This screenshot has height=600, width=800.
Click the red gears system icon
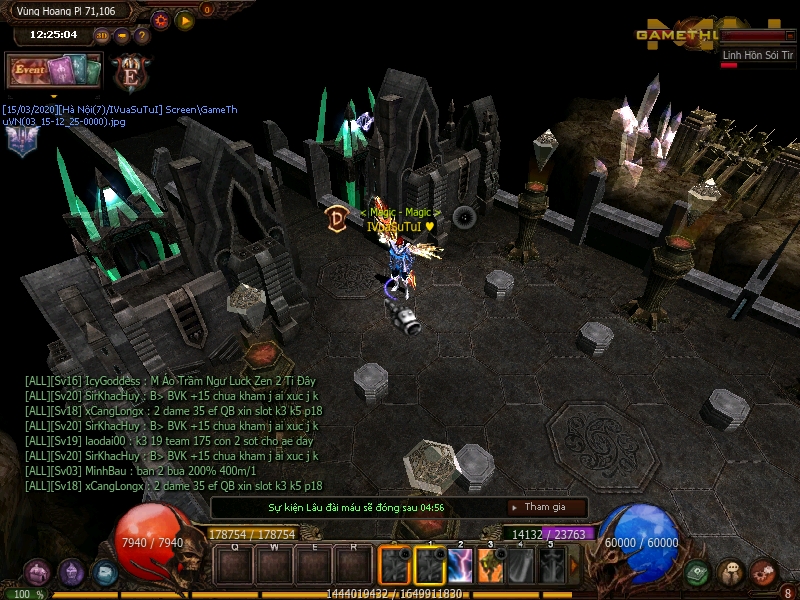point(764,573)
